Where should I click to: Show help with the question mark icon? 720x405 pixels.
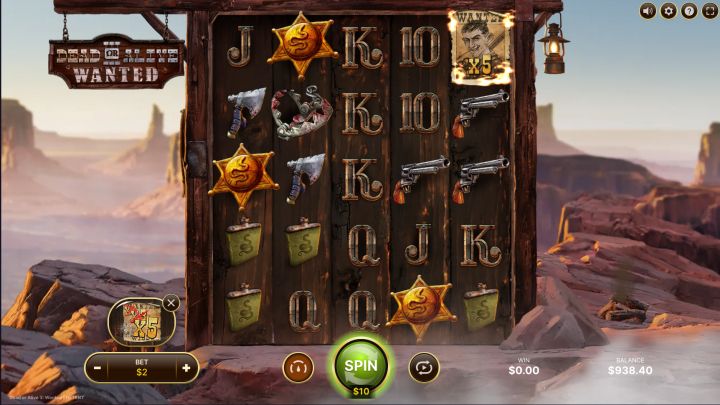point(689,11)
